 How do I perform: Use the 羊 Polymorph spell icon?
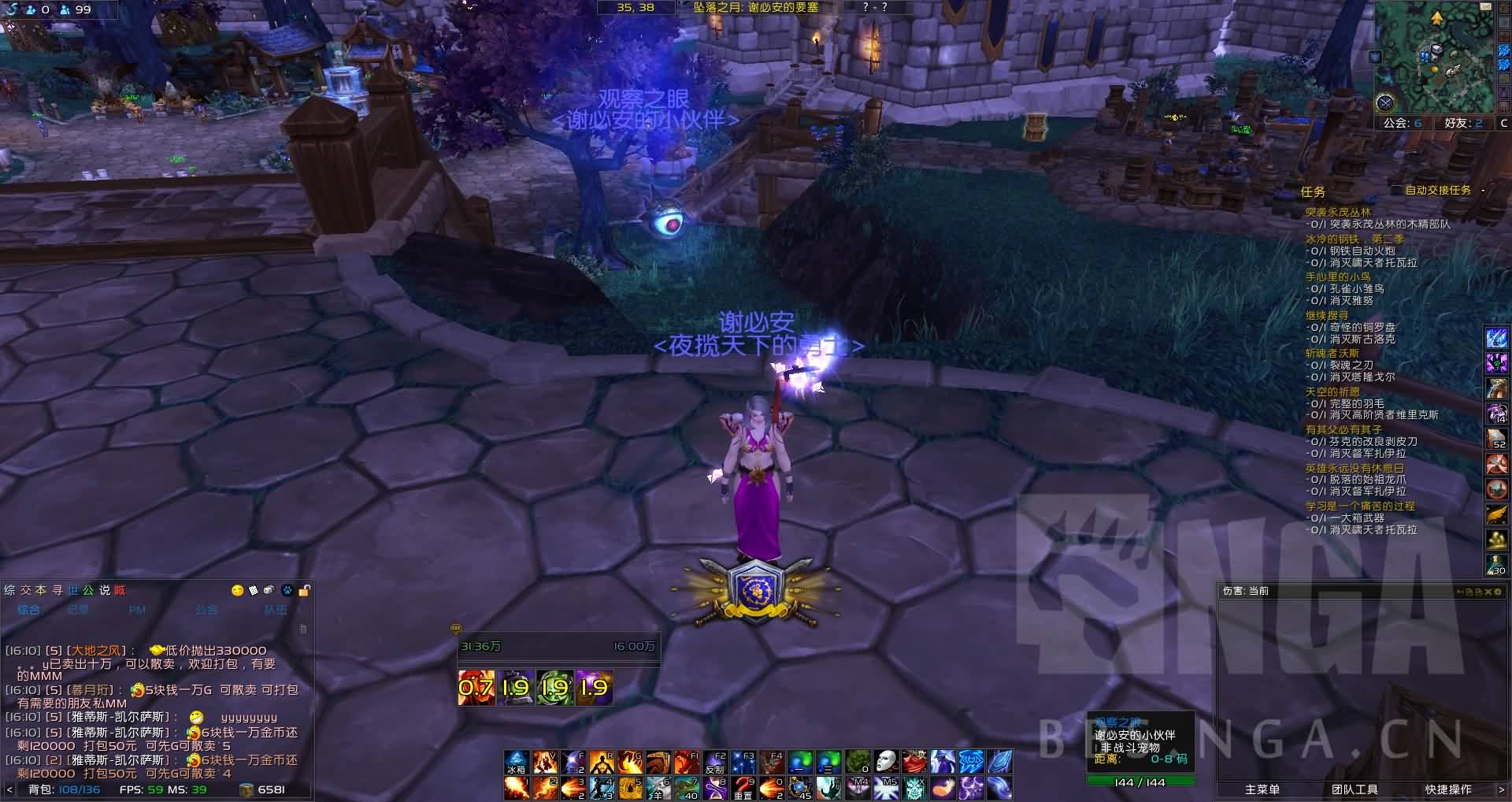pyautogui.click(x=658, y=788)
